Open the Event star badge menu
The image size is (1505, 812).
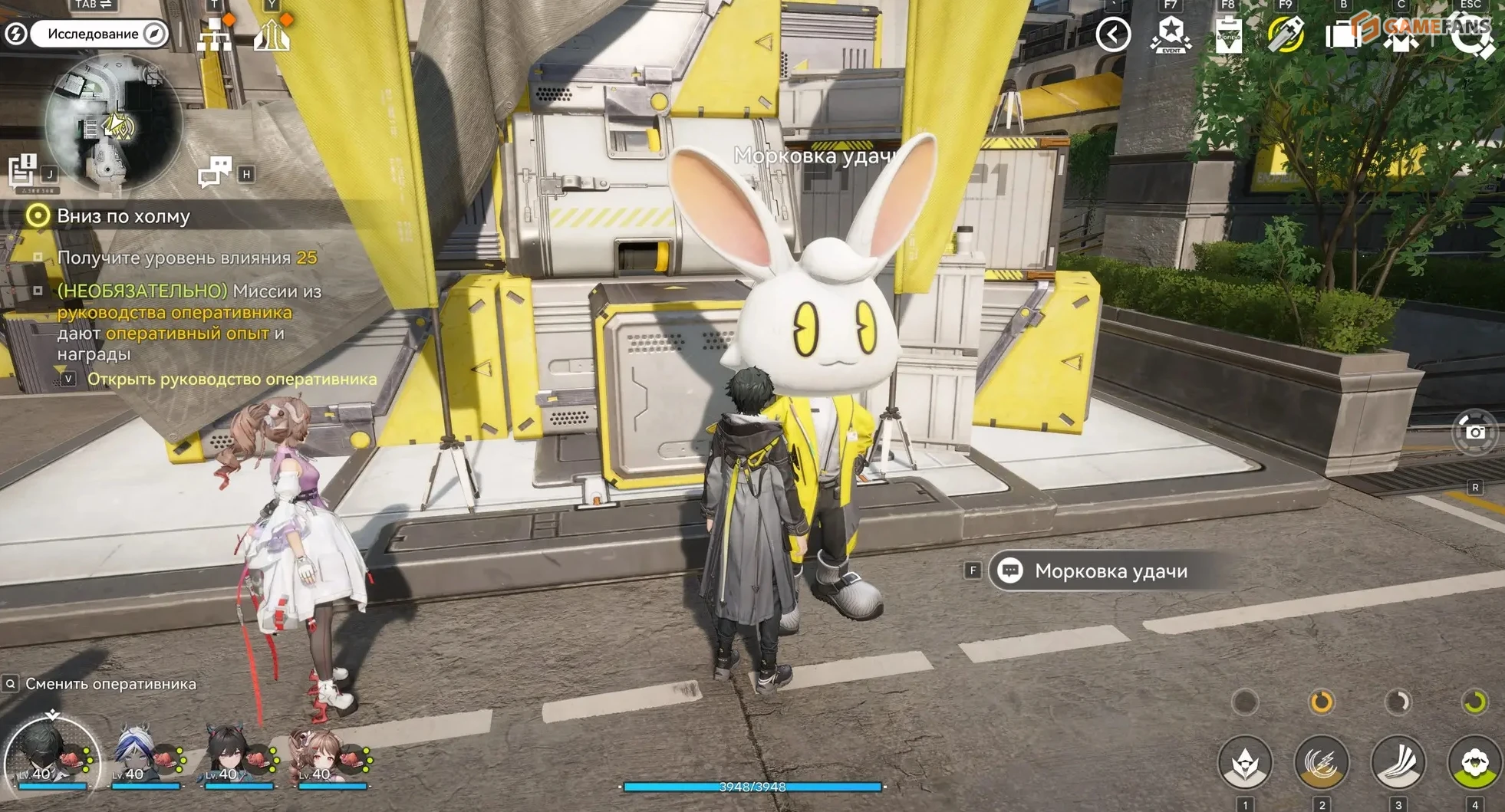(x=1171, y=35)
